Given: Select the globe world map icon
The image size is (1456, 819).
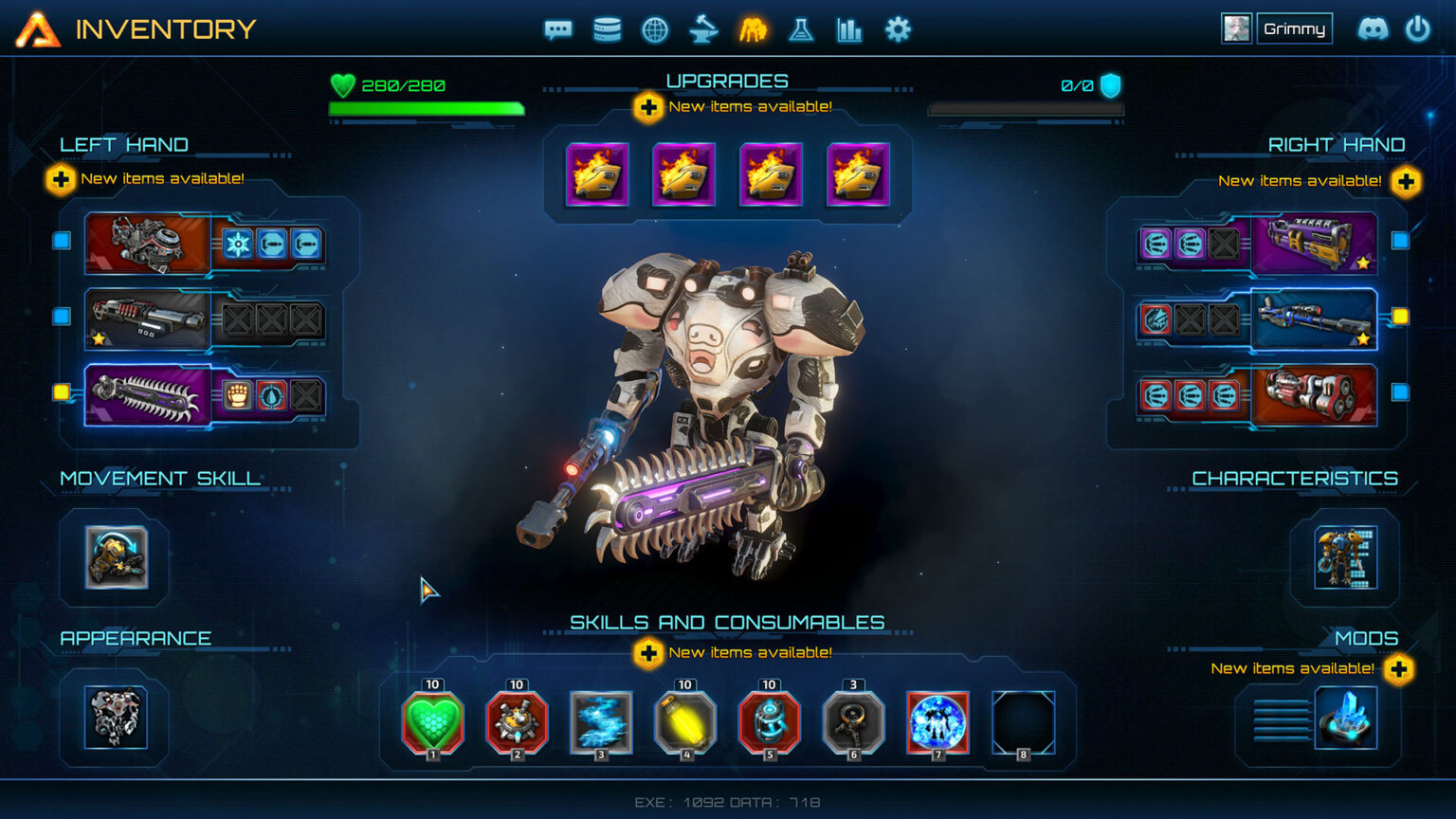Looking at the screenshot, I should pos(655,29).
